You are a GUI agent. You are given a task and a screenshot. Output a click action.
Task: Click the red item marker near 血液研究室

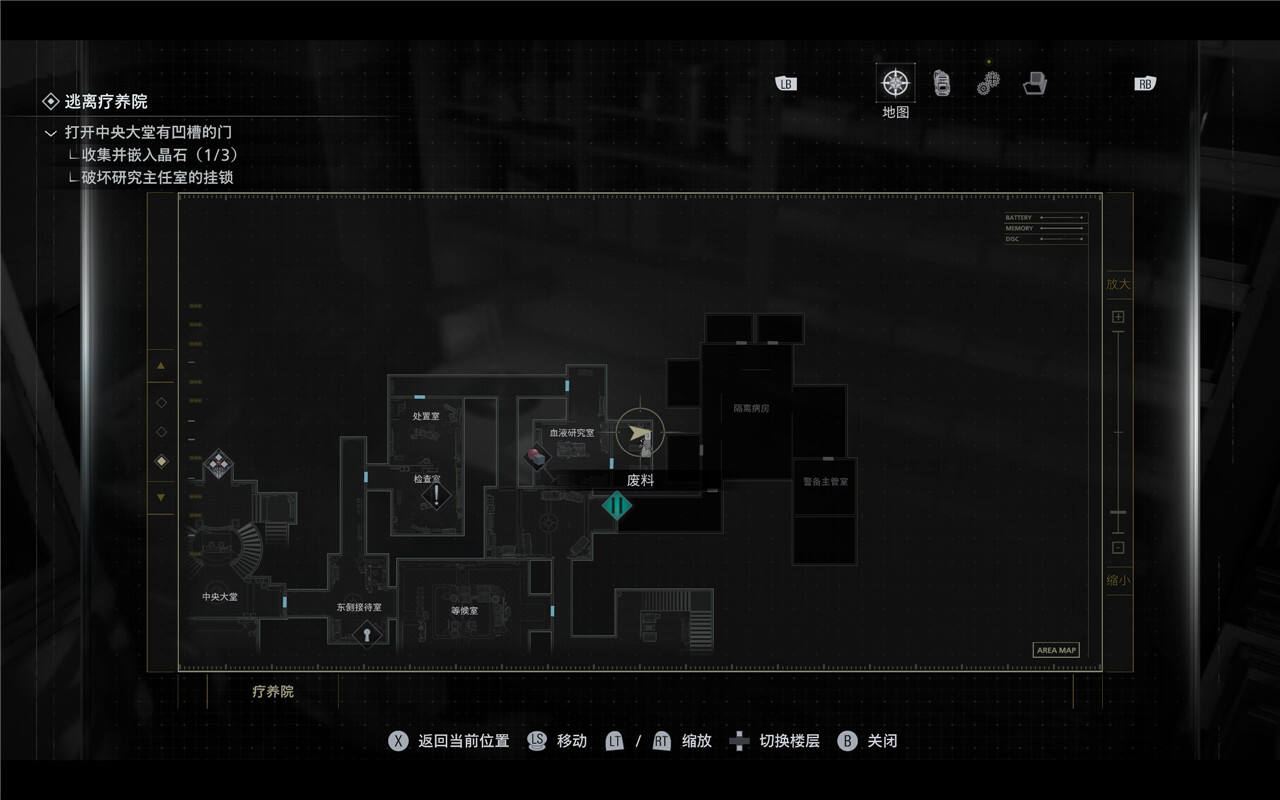pyautogui.click(x=538, y=457)
